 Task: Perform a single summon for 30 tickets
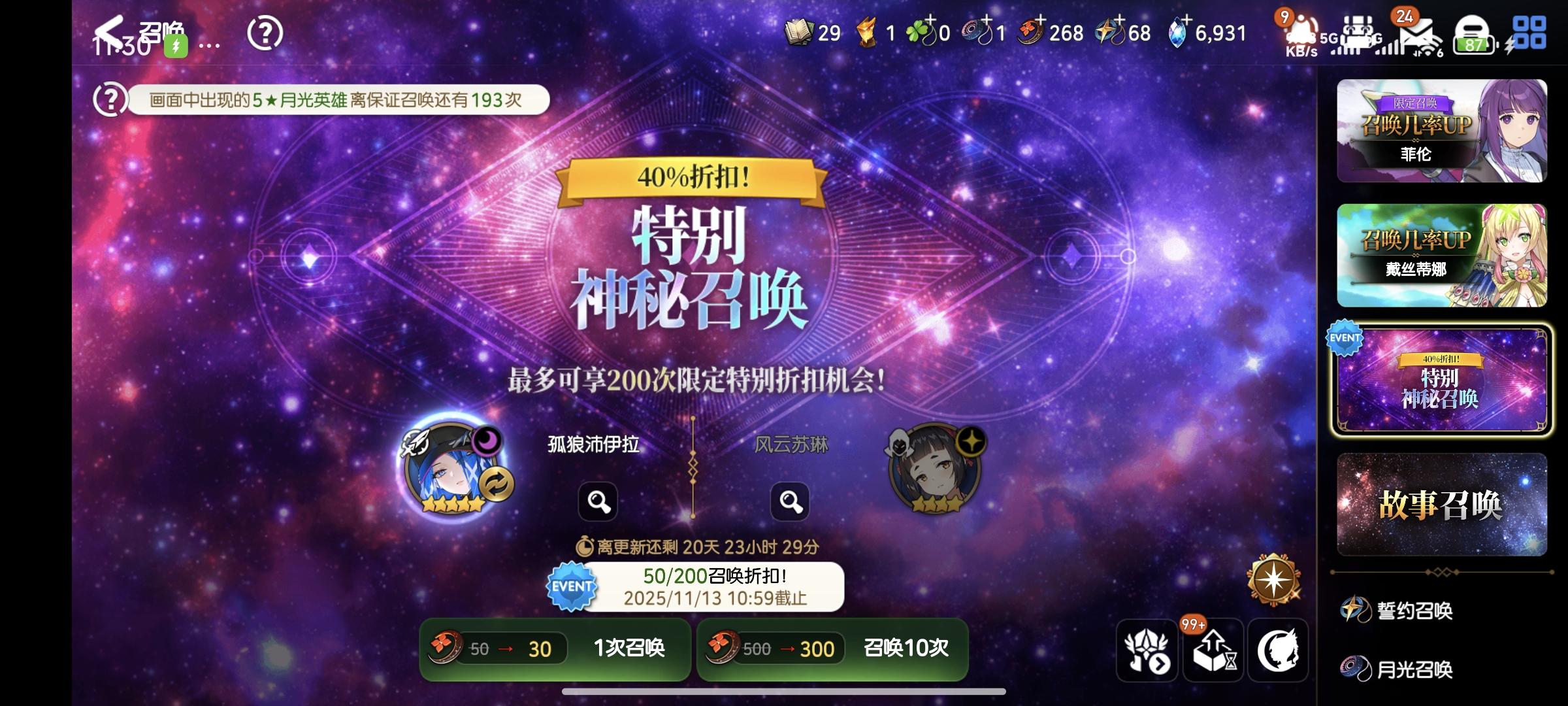click(x=555, y=649)
